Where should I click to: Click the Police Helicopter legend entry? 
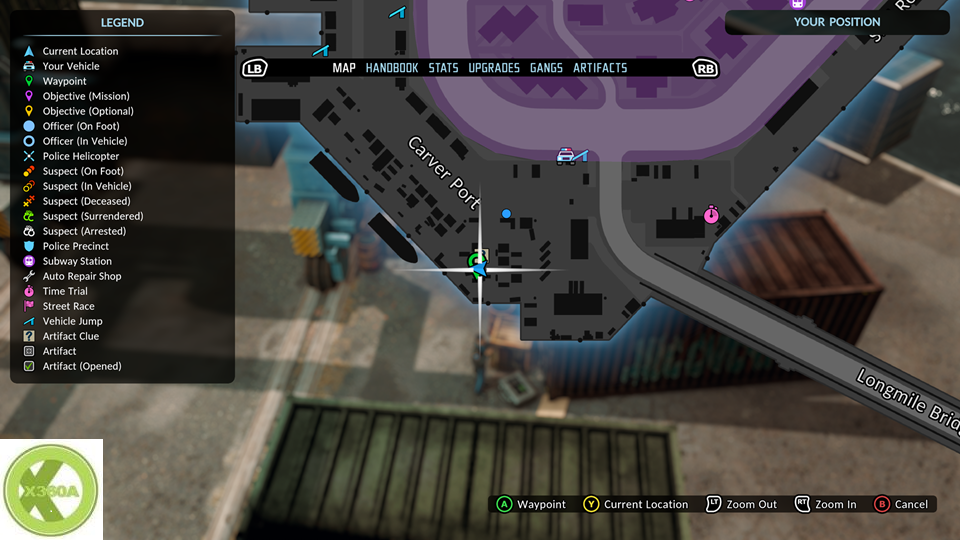point(81,156)
